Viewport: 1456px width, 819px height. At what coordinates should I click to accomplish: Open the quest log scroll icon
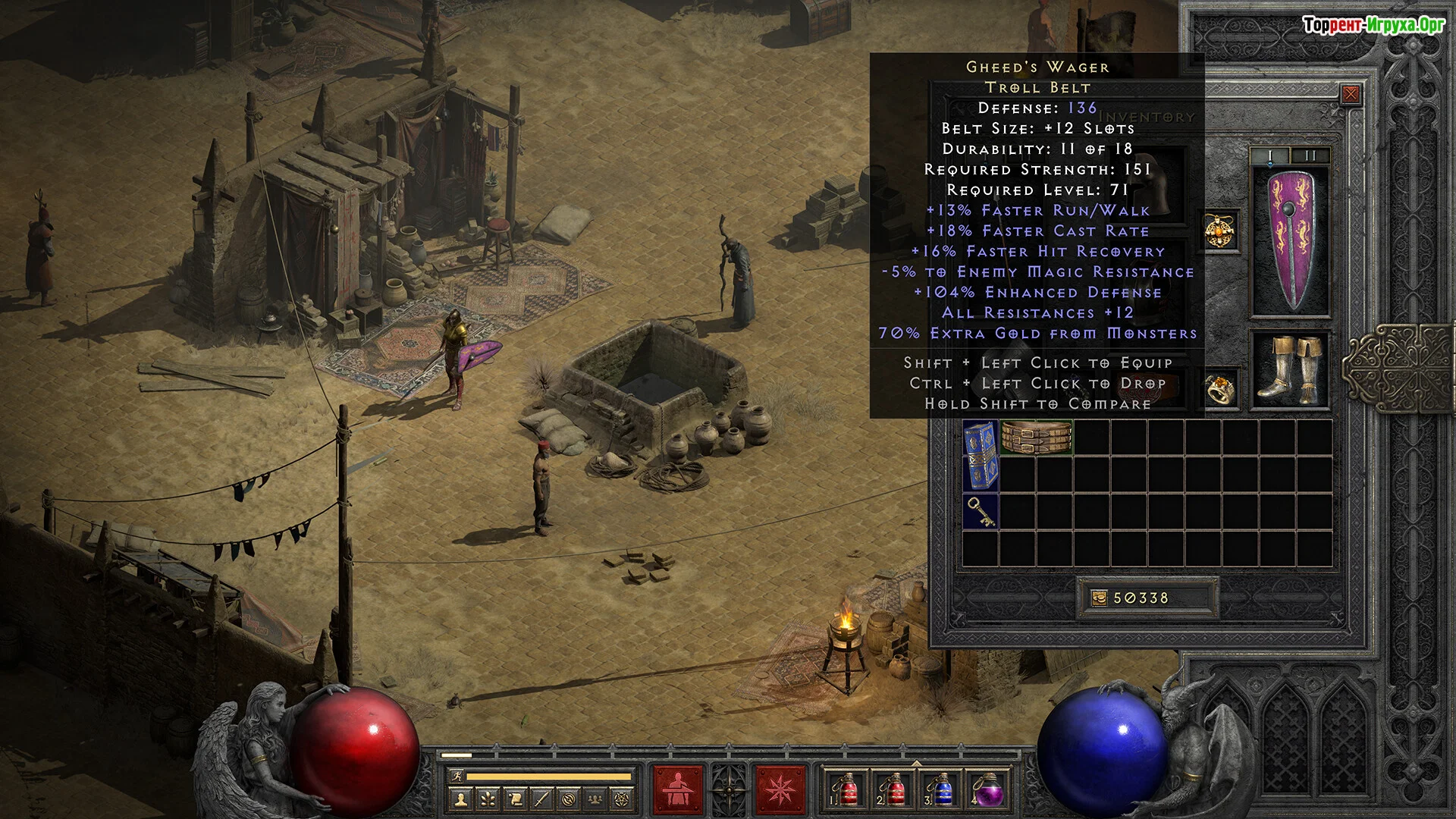point(515,799)
